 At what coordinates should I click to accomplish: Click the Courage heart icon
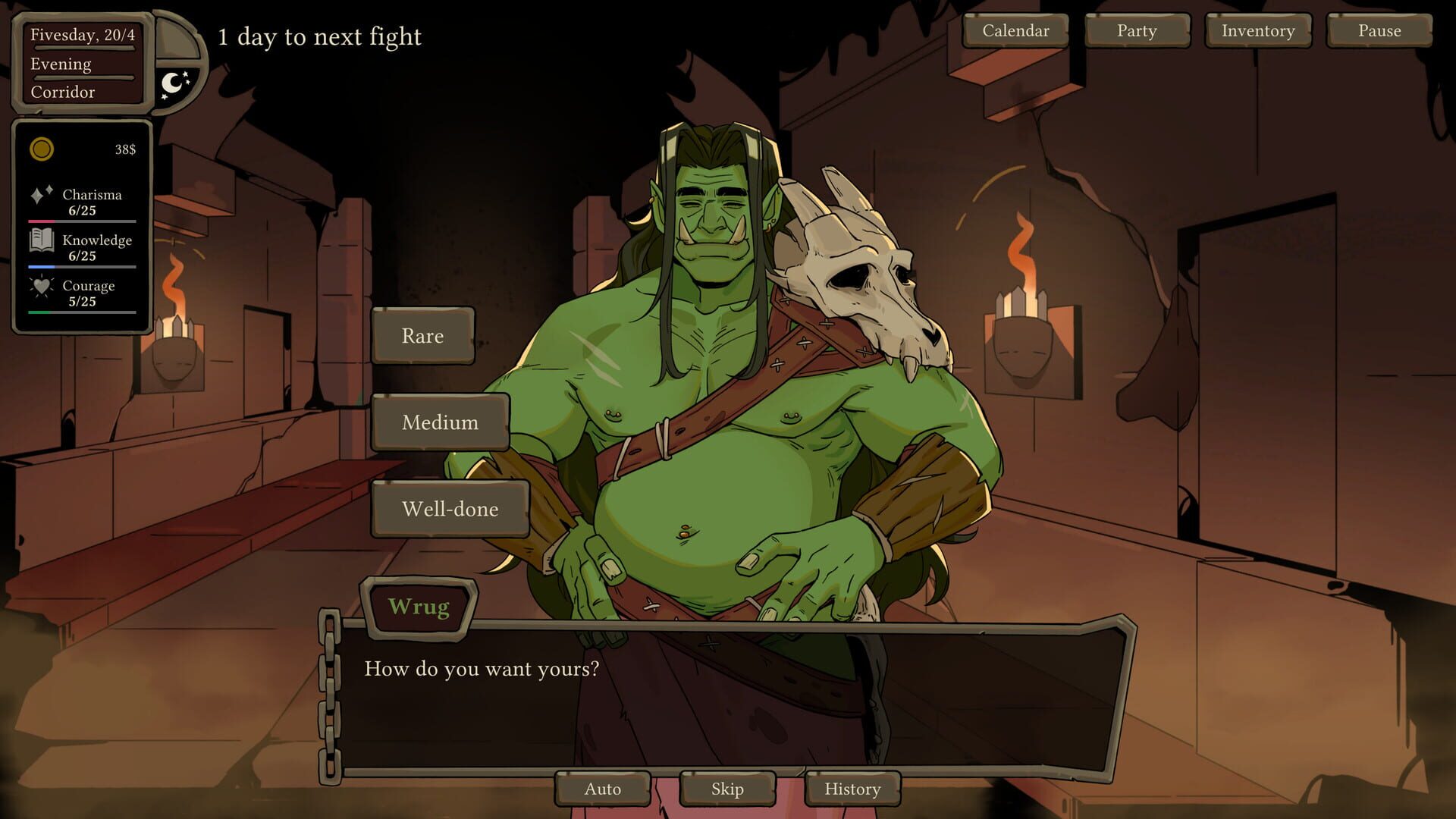tap(42, 290)
